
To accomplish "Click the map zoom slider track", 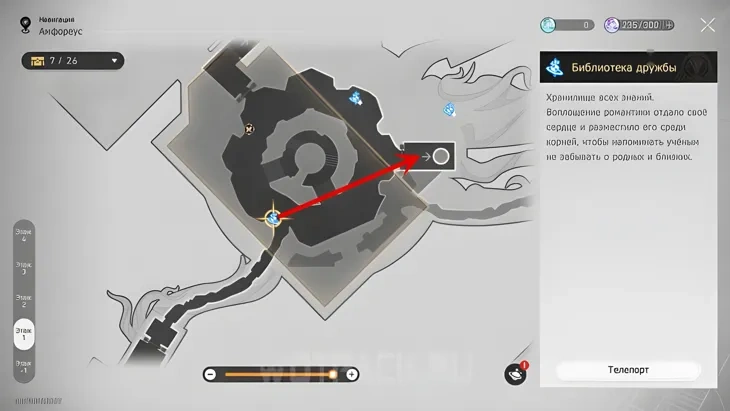I will (280, 374).
